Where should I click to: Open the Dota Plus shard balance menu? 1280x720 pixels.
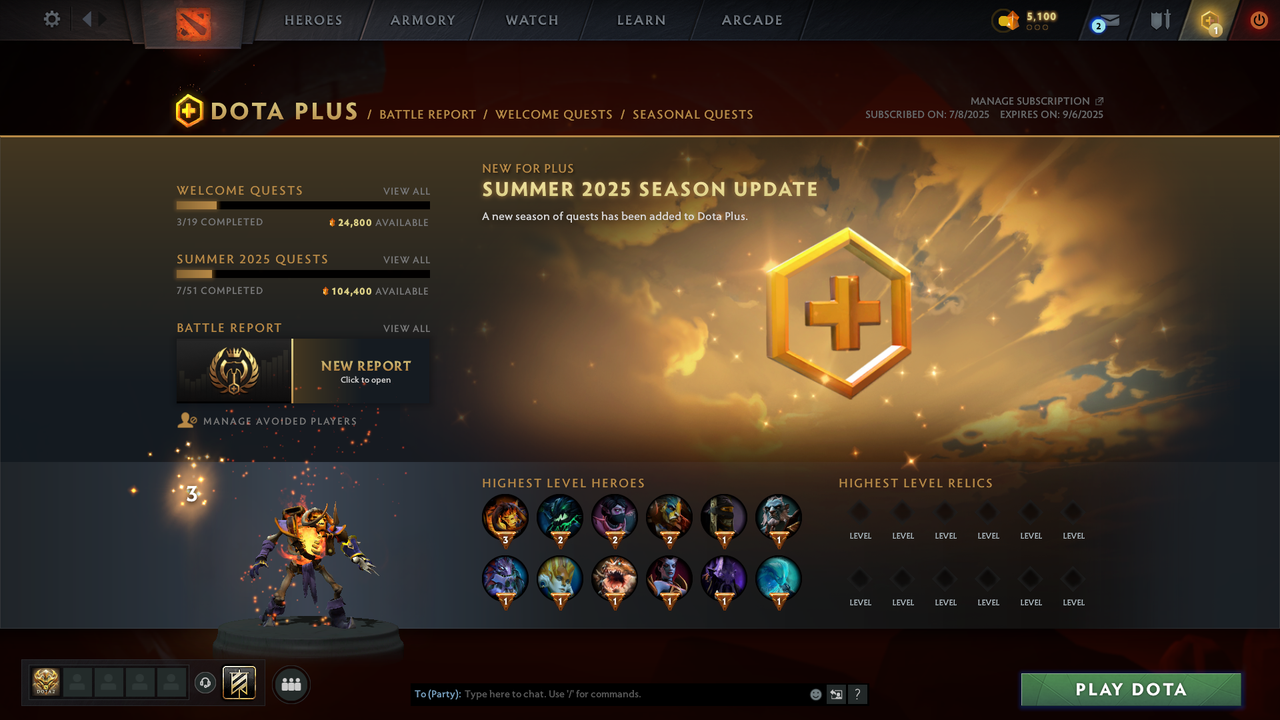(x=1017, y=19)
